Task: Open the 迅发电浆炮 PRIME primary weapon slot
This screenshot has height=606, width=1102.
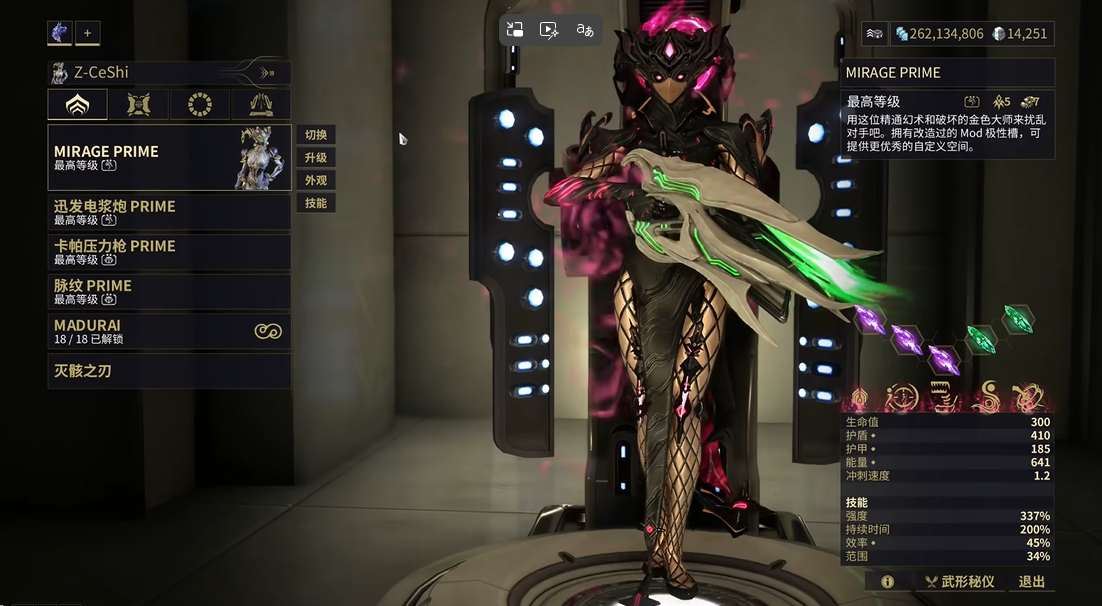Action: point(168,212)
